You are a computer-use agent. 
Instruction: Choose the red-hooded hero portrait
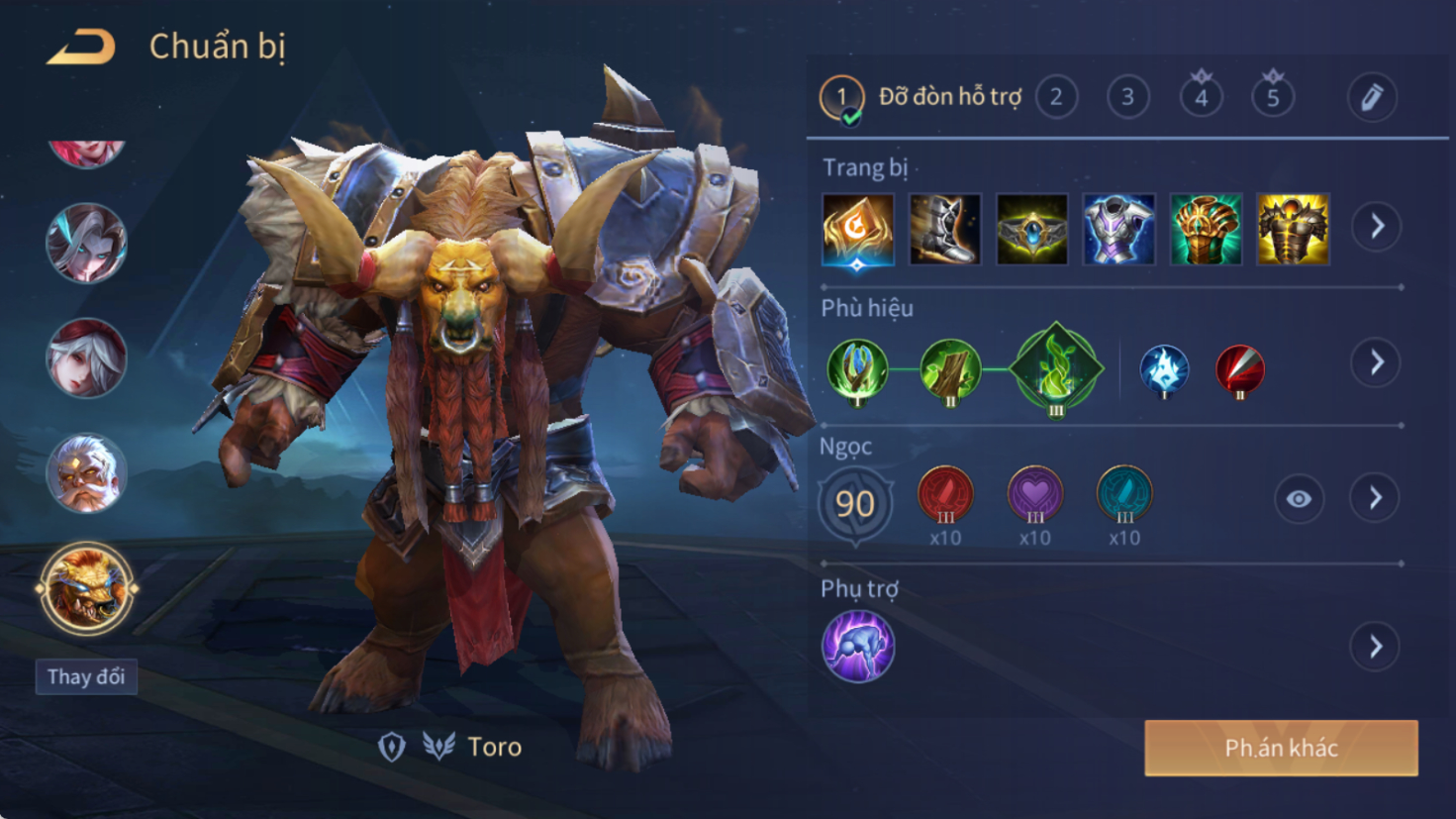(86, 358)
